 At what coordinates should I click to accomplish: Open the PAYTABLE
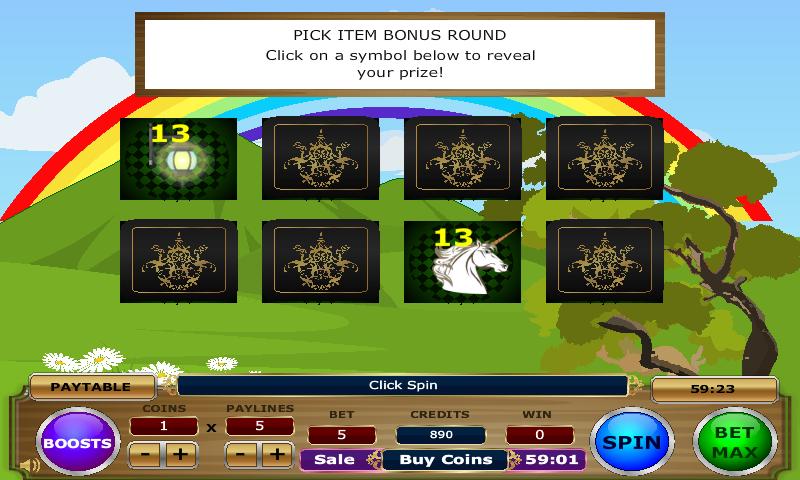[x=92, y=386]
